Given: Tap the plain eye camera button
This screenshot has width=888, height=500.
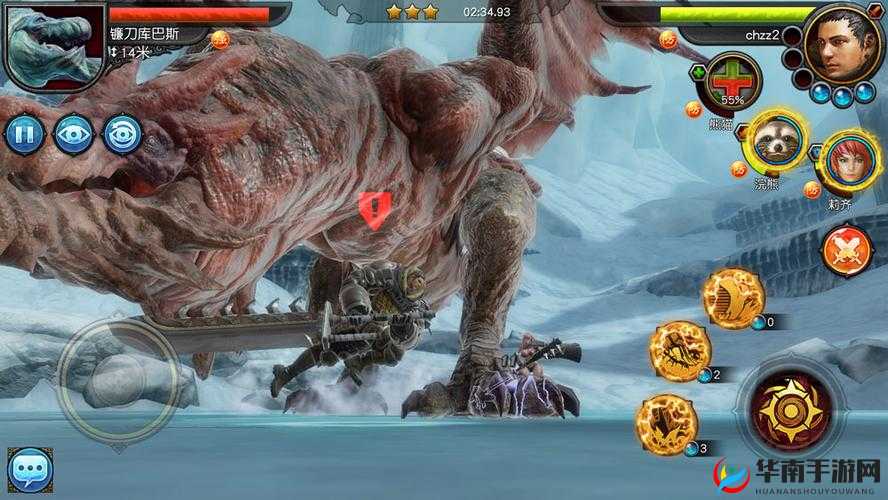Looking at the screenshot, I should point(73,134).
